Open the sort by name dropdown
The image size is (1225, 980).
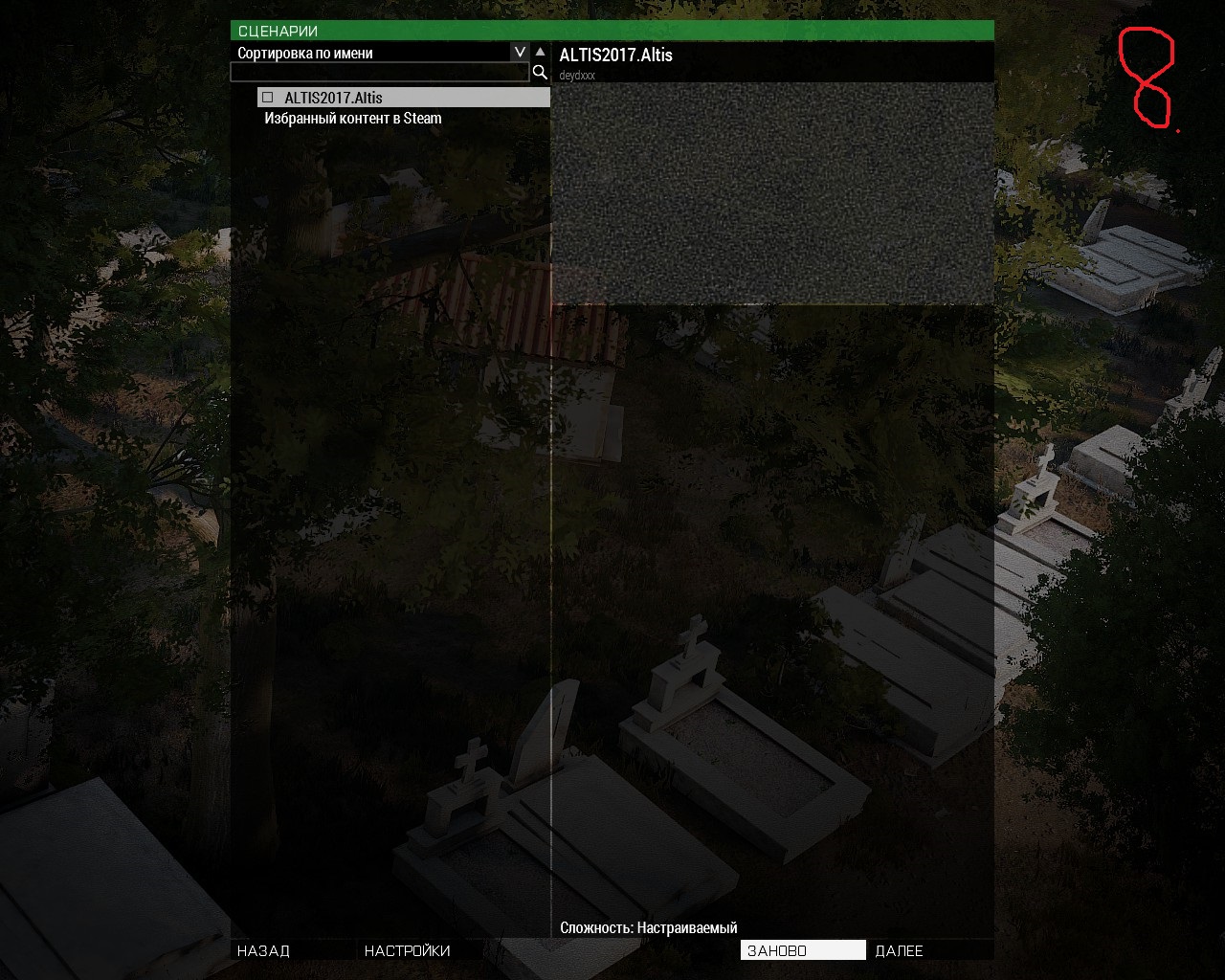click(519, 53)
